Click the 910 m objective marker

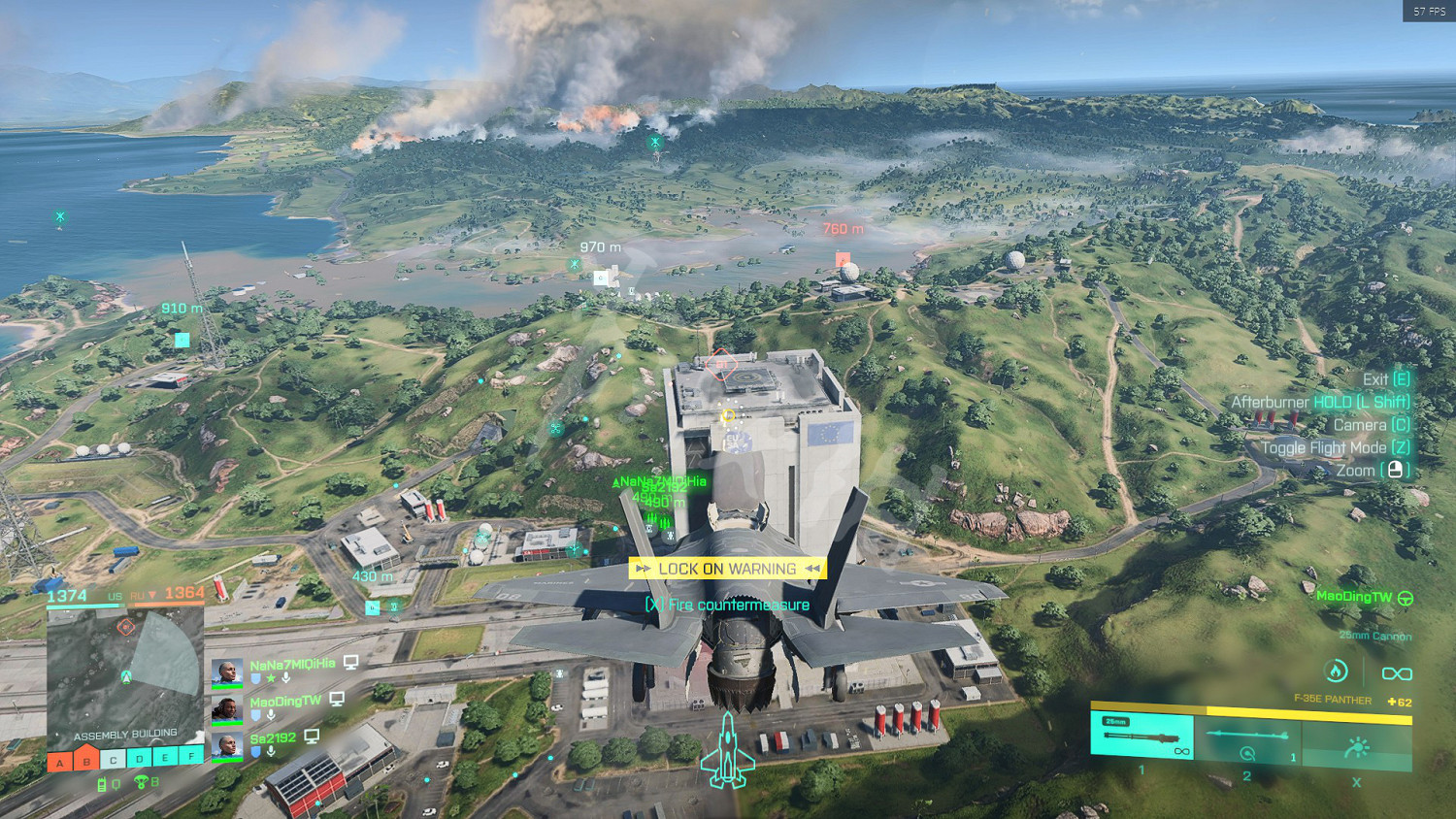[182, 340]
